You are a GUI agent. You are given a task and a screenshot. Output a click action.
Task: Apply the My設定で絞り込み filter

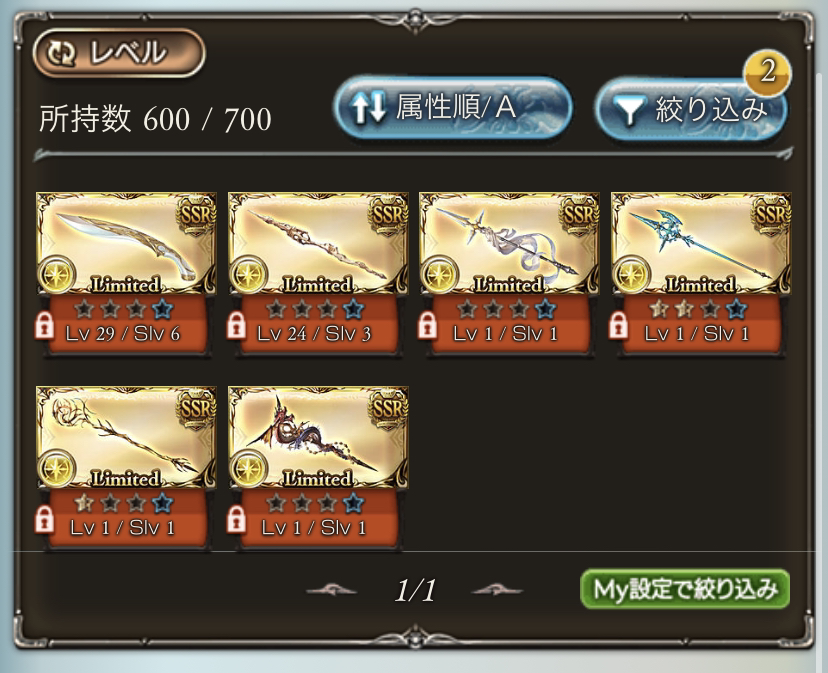(x=684, y=589)
